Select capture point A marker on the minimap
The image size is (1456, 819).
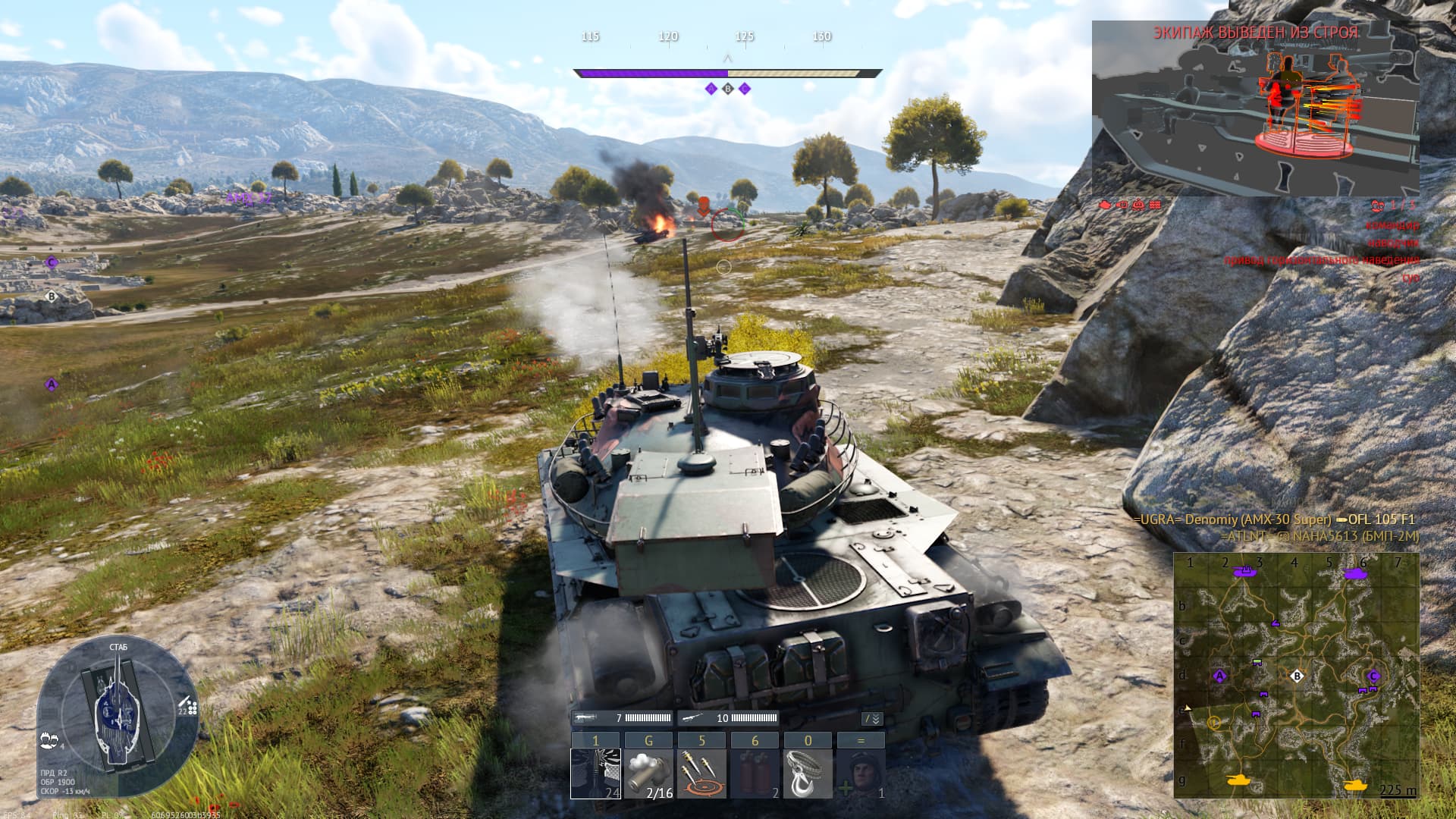pos(1220,676)
